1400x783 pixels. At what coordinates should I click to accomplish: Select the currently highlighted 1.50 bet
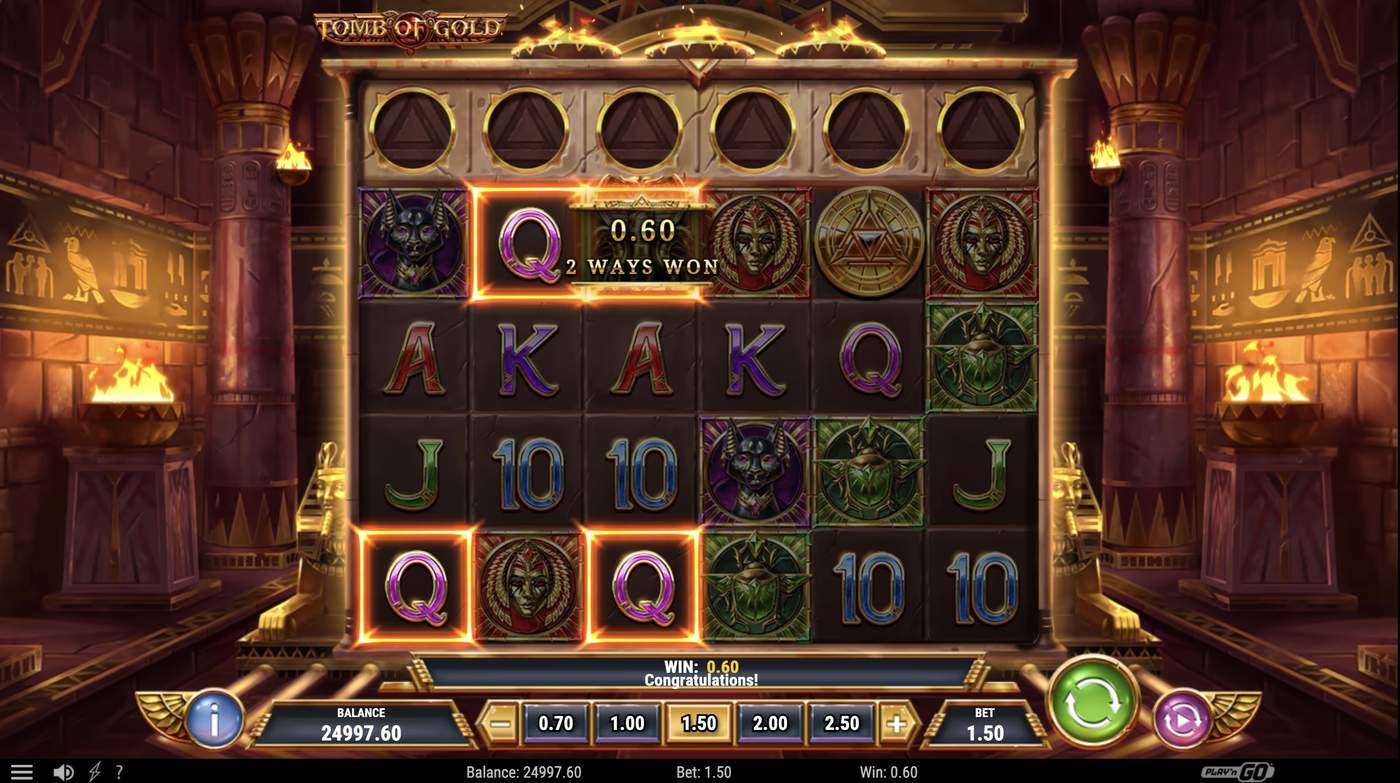pyautogui.click(x=697, y=722)
